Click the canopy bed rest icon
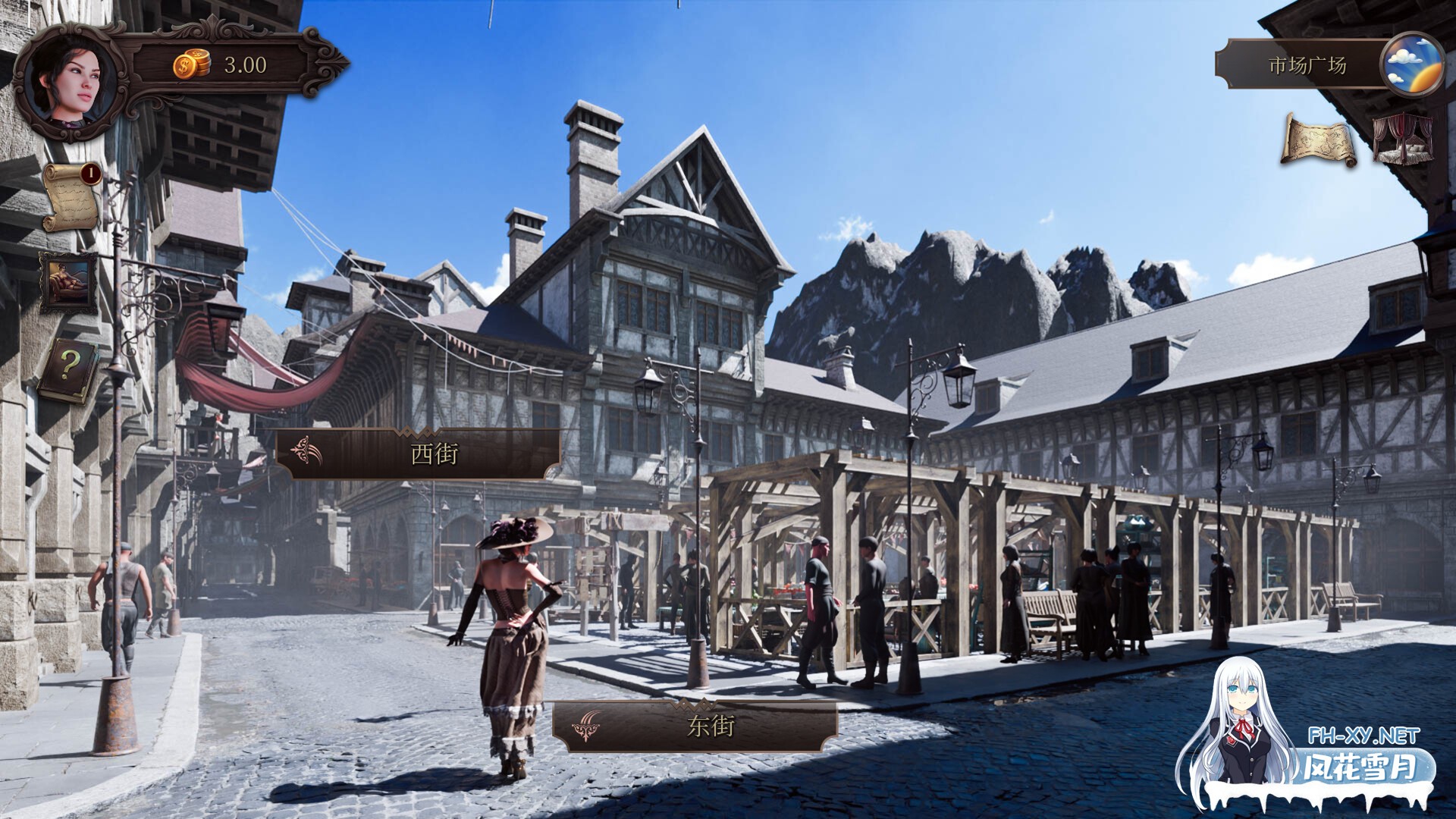Screen dimensions: 1456x819 (1403, 140)
